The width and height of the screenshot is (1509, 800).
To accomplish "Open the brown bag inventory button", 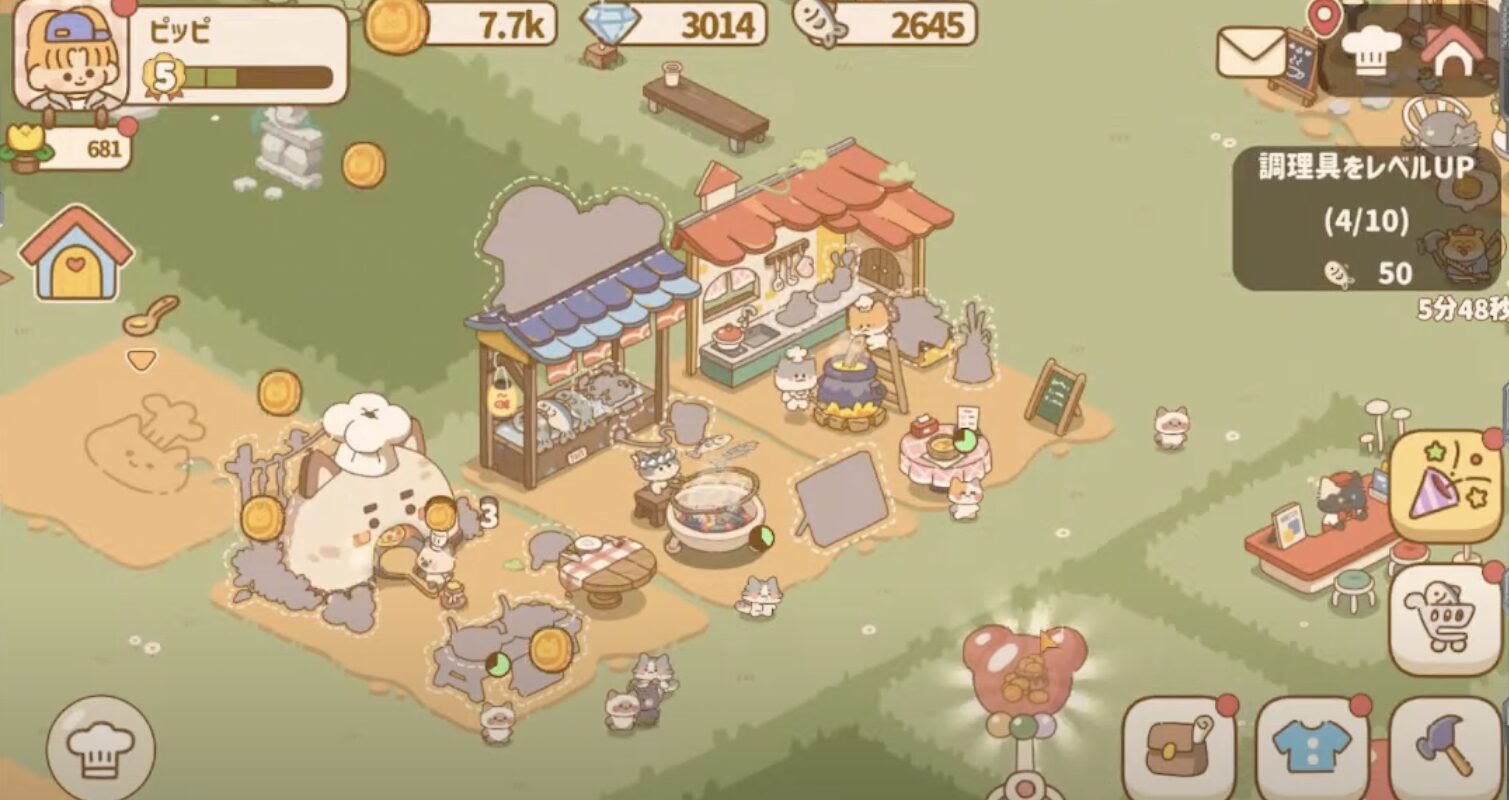I will (x=1176, y=747).
